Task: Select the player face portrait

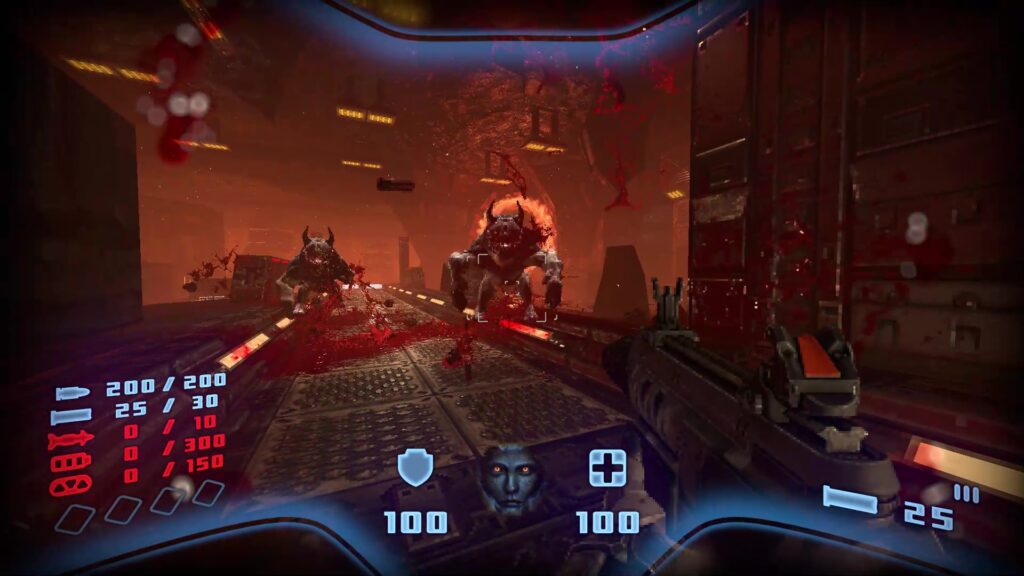Action: click(511, 477)
